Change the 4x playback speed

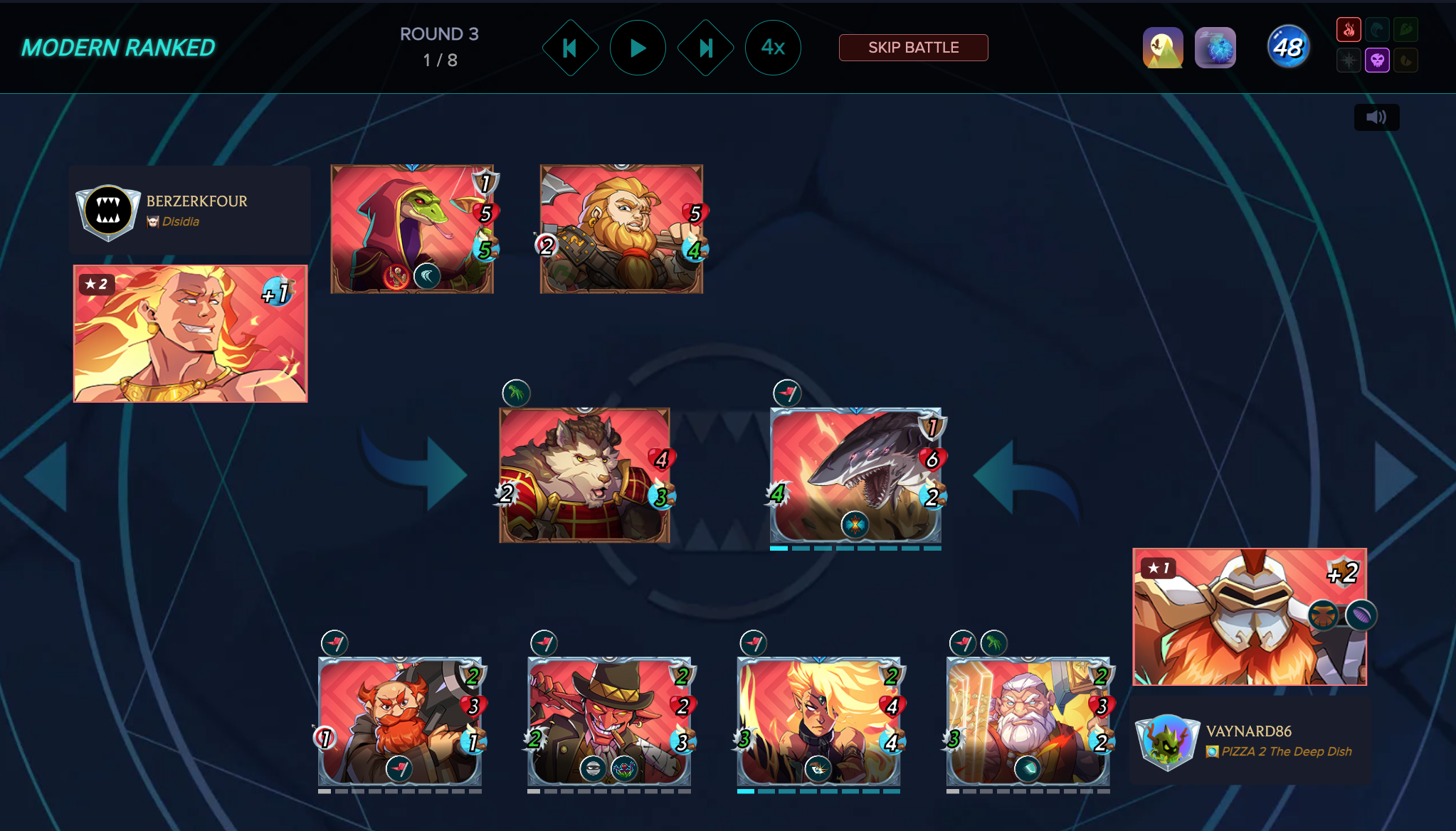[773, 48]
